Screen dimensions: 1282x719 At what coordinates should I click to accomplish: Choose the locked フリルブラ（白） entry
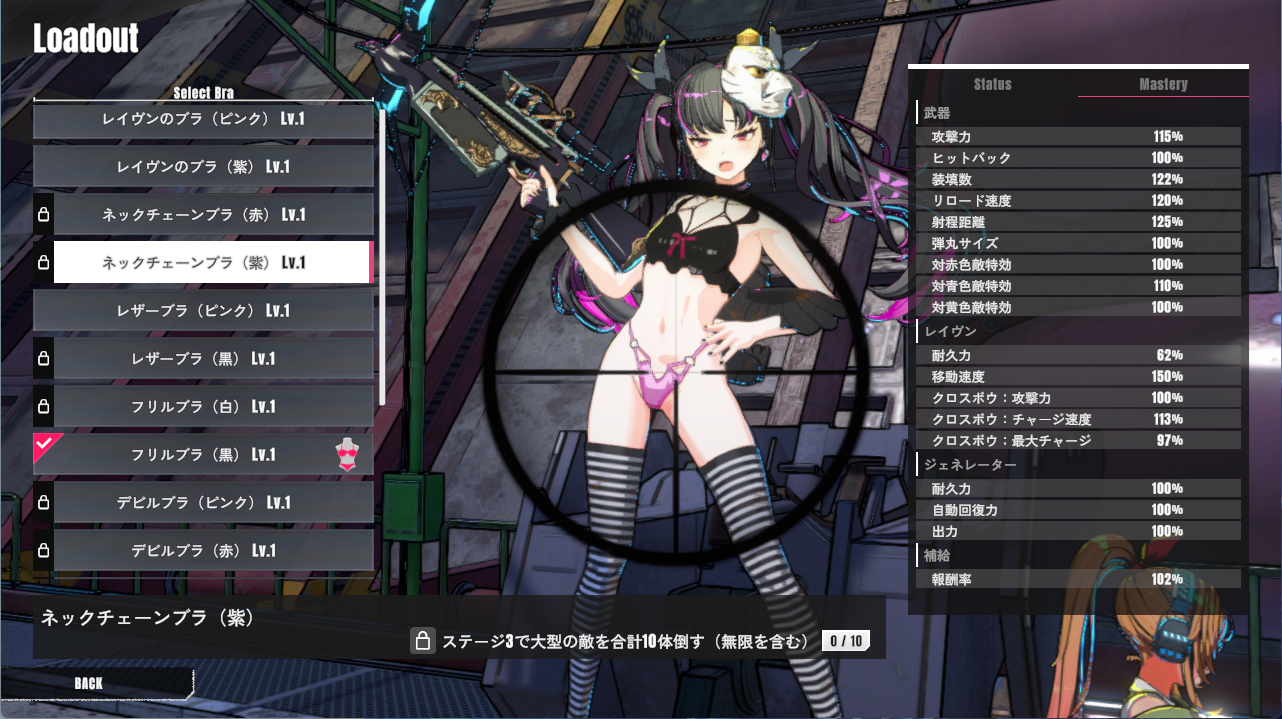[213, 407]
